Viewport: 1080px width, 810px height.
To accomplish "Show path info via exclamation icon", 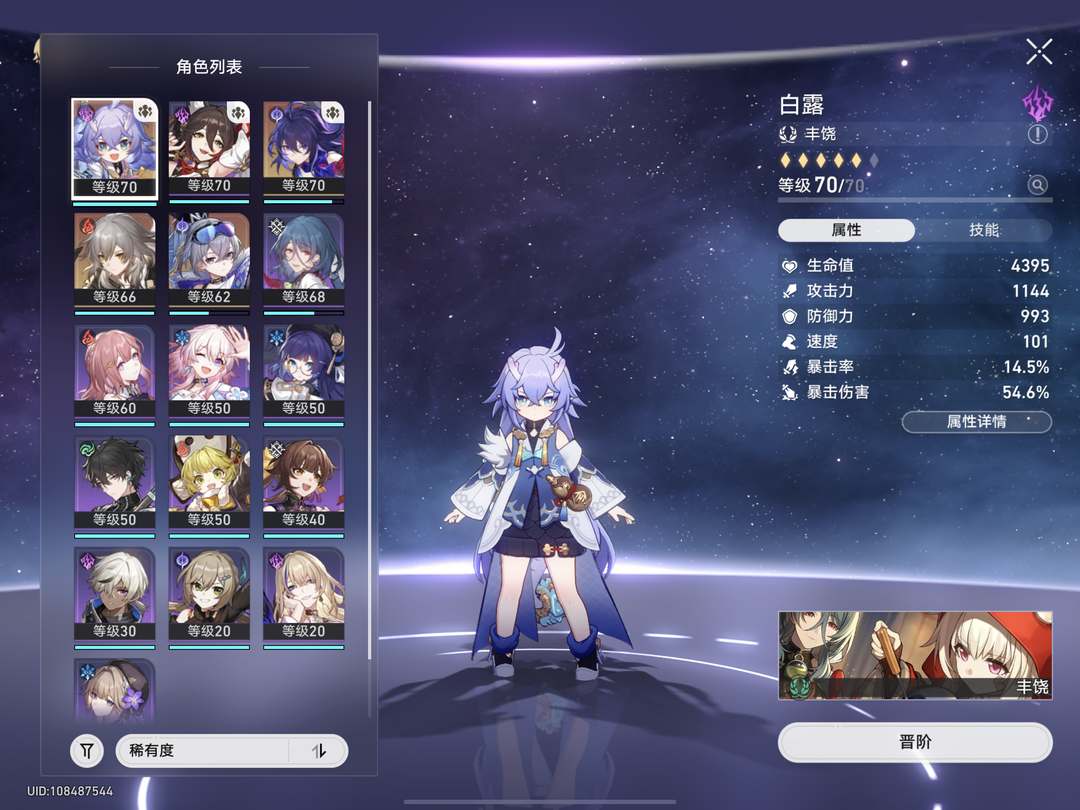I will [1037, 133].
